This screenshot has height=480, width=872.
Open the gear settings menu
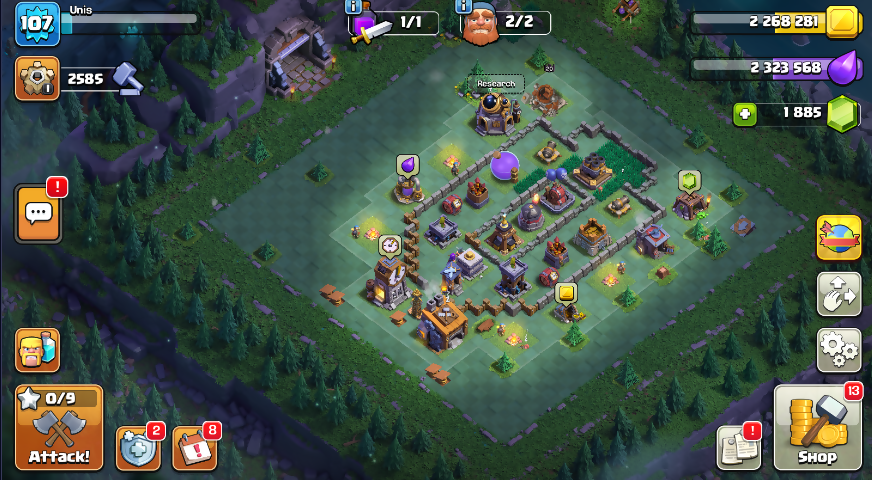(838, 350)
